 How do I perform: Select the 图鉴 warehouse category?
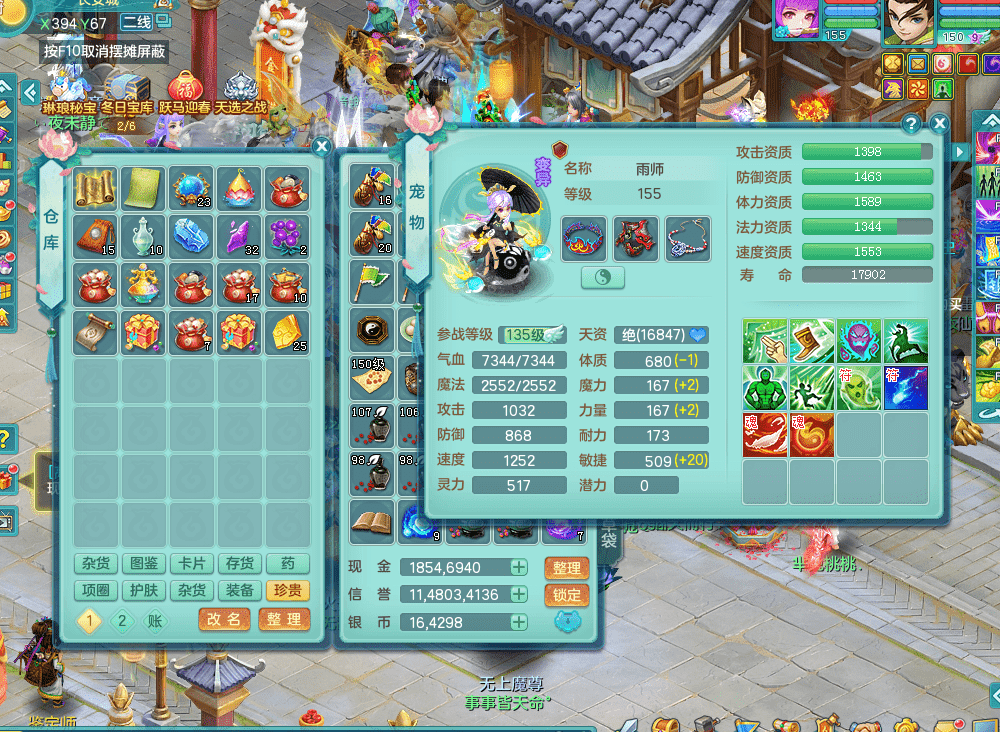(x=143, y=564)
